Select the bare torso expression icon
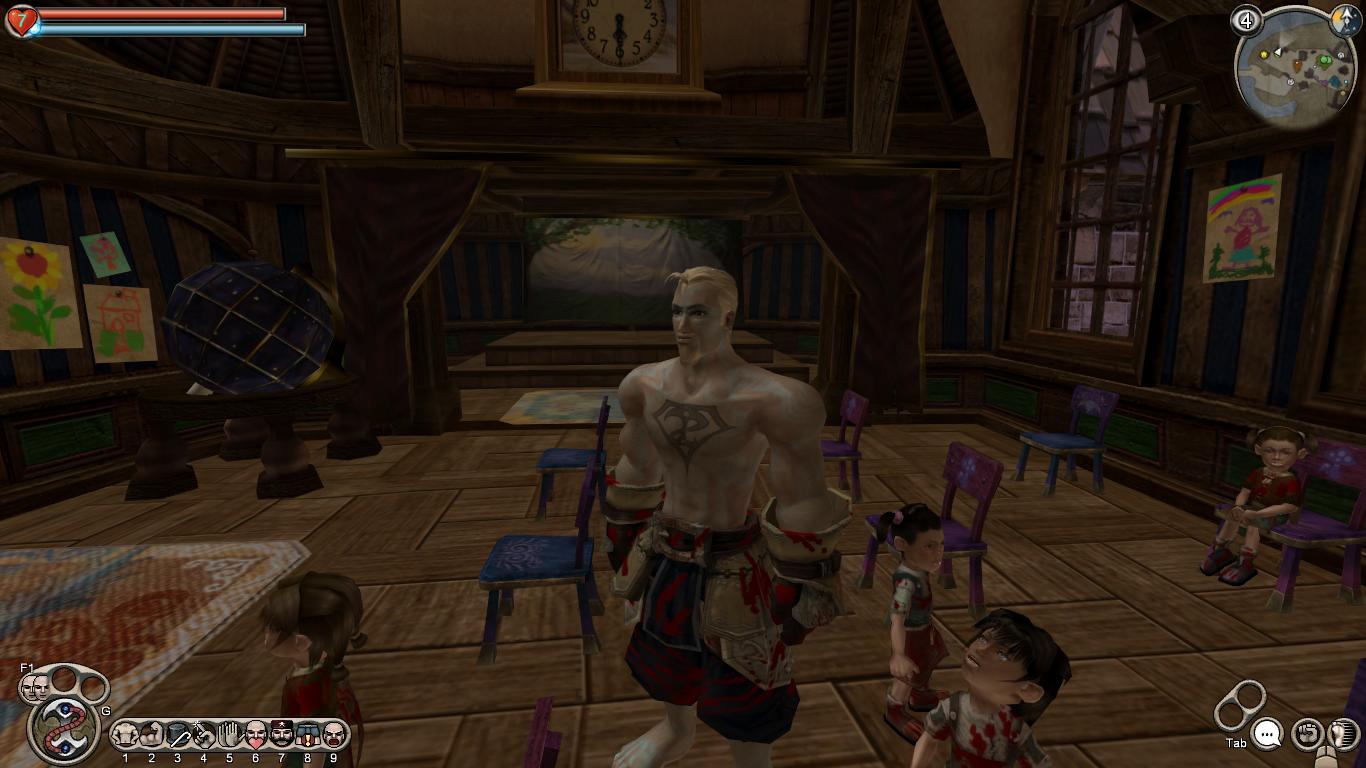The width and height of the screenshot is (1366, 768). [x=125, y=735]
